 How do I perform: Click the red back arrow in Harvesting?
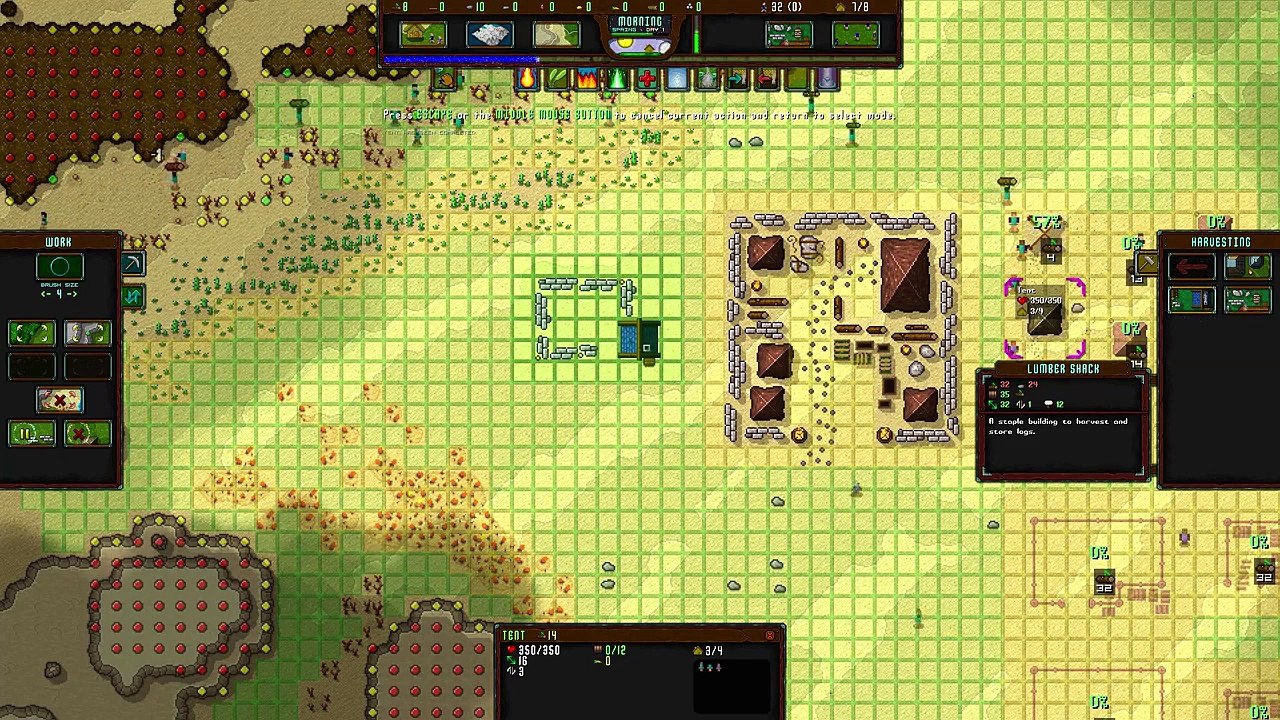click(1191, 266)
